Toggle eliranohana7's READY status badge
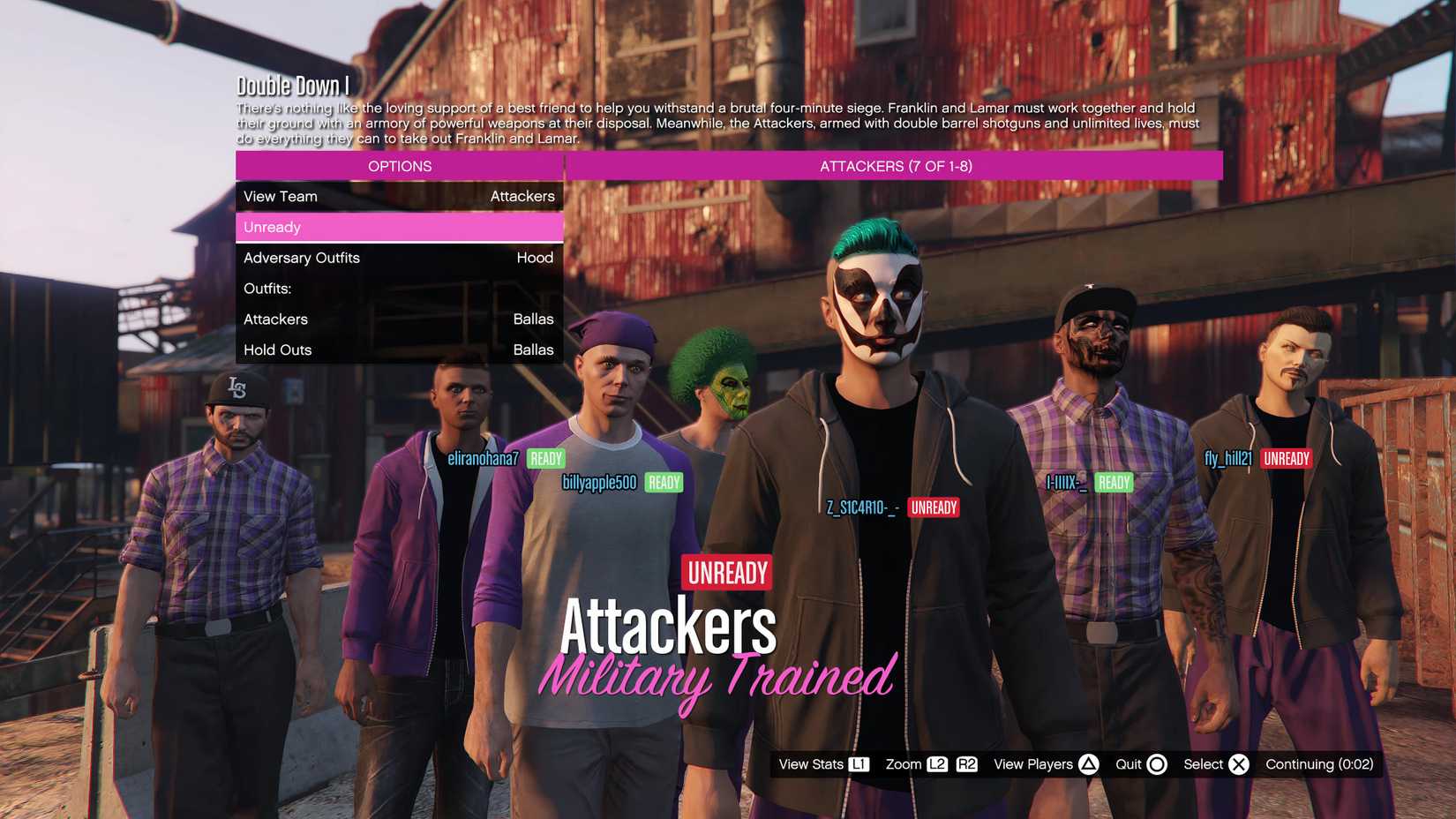This screenshot has width=1456, height=819. click(x=545, y=458)
